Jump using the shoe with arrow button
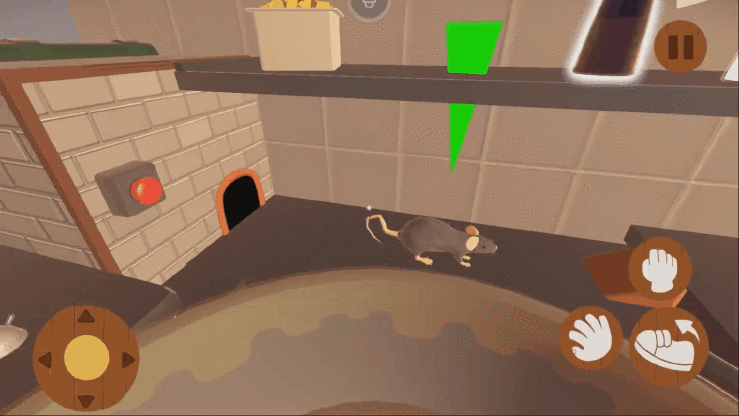Screen dimensions: 739x416 point(670,341)
